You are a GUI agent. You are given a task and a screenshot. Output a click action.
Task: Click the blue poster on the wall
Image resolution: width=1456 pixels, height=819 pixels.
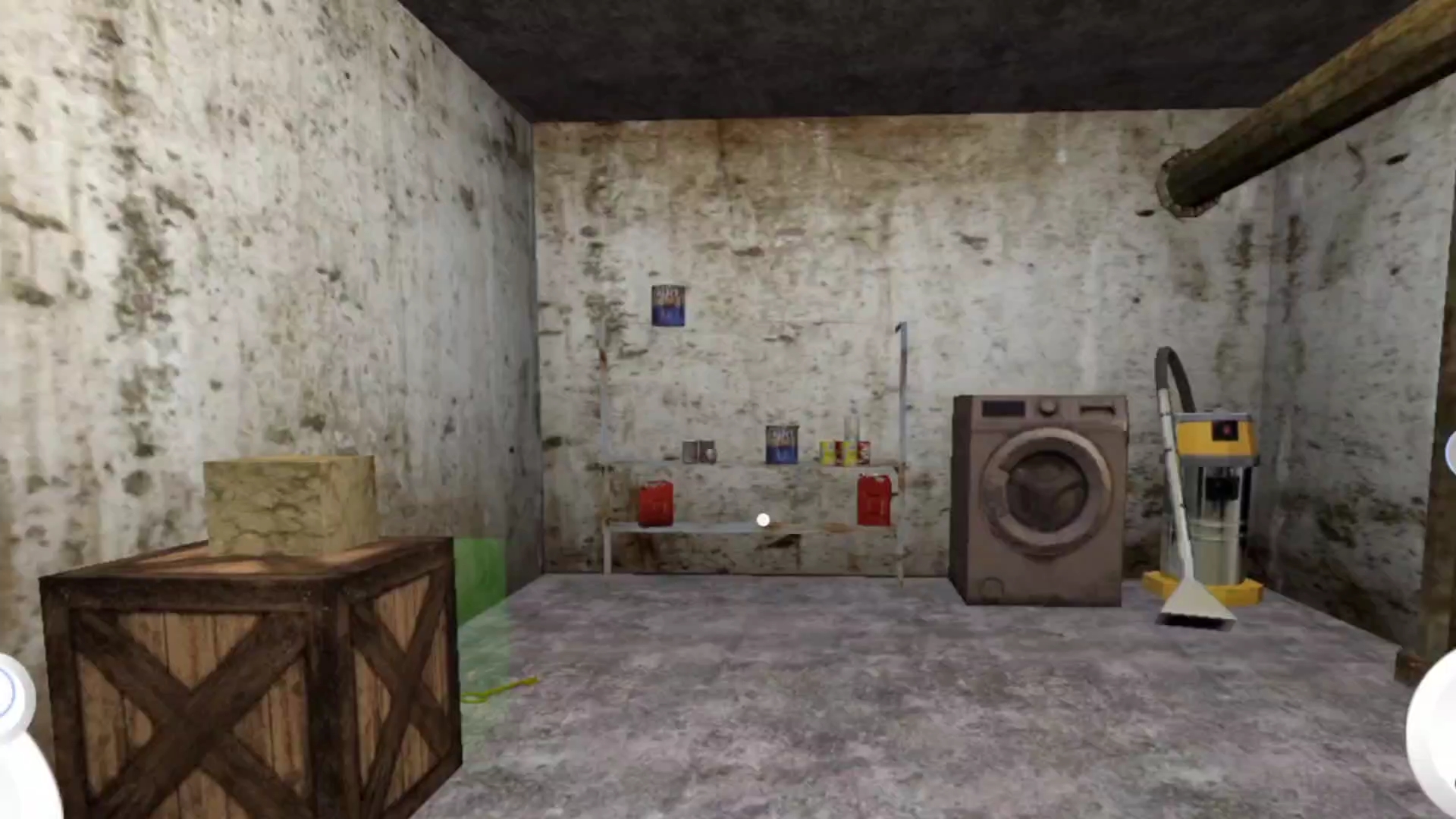[667, 306]
